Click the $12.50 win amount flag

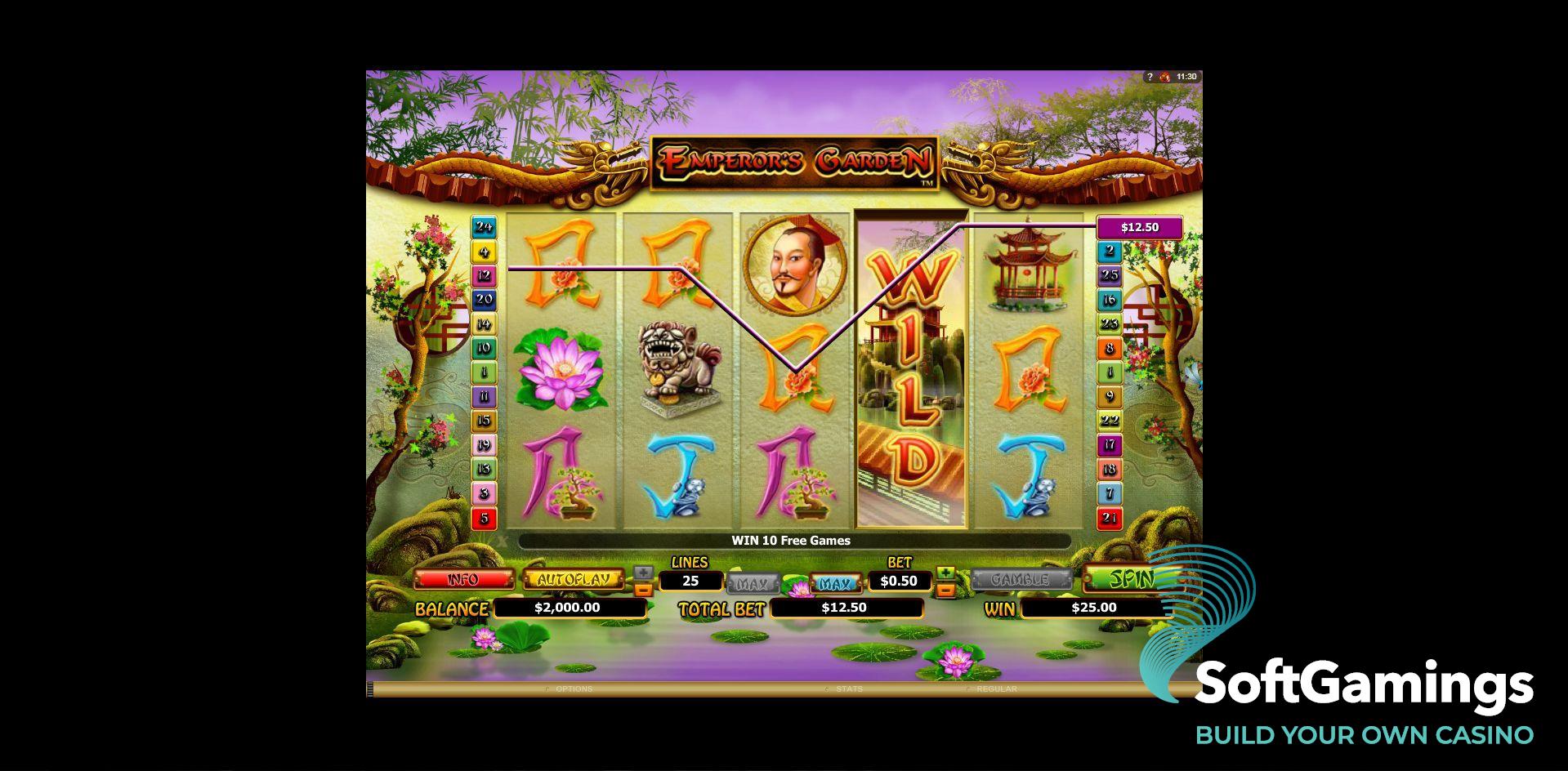click(x=1141, y=227)
